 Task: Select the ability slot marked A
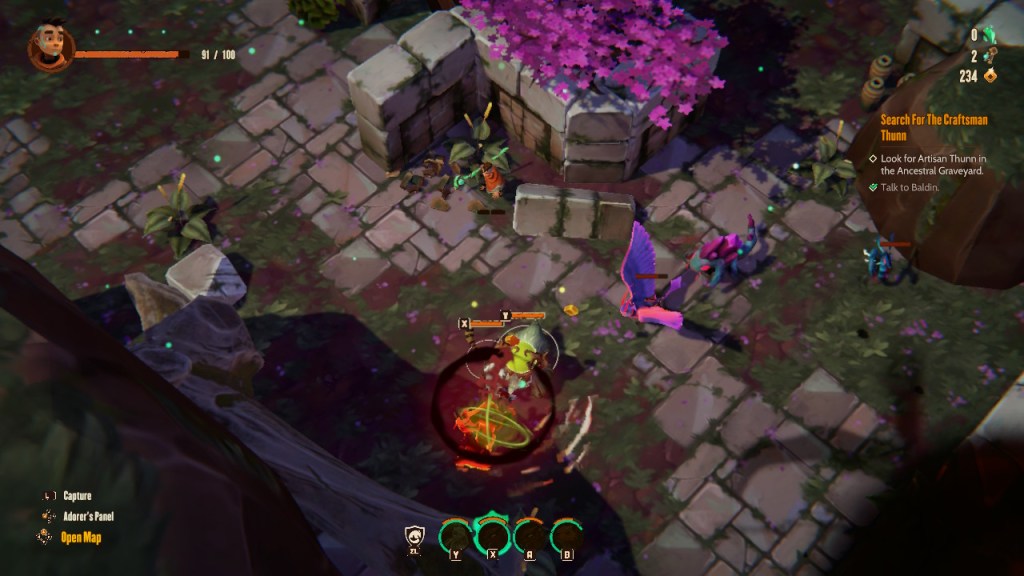tap(530, 536)
